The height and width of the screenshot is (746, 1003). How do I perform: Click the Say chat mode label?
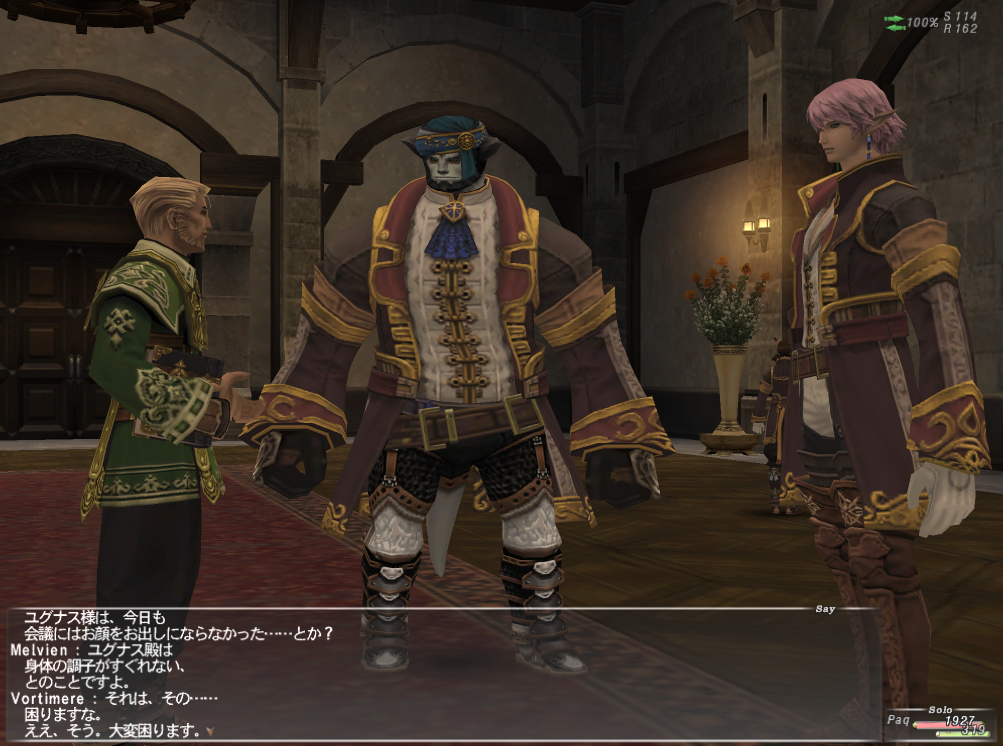tap(826, 608)
